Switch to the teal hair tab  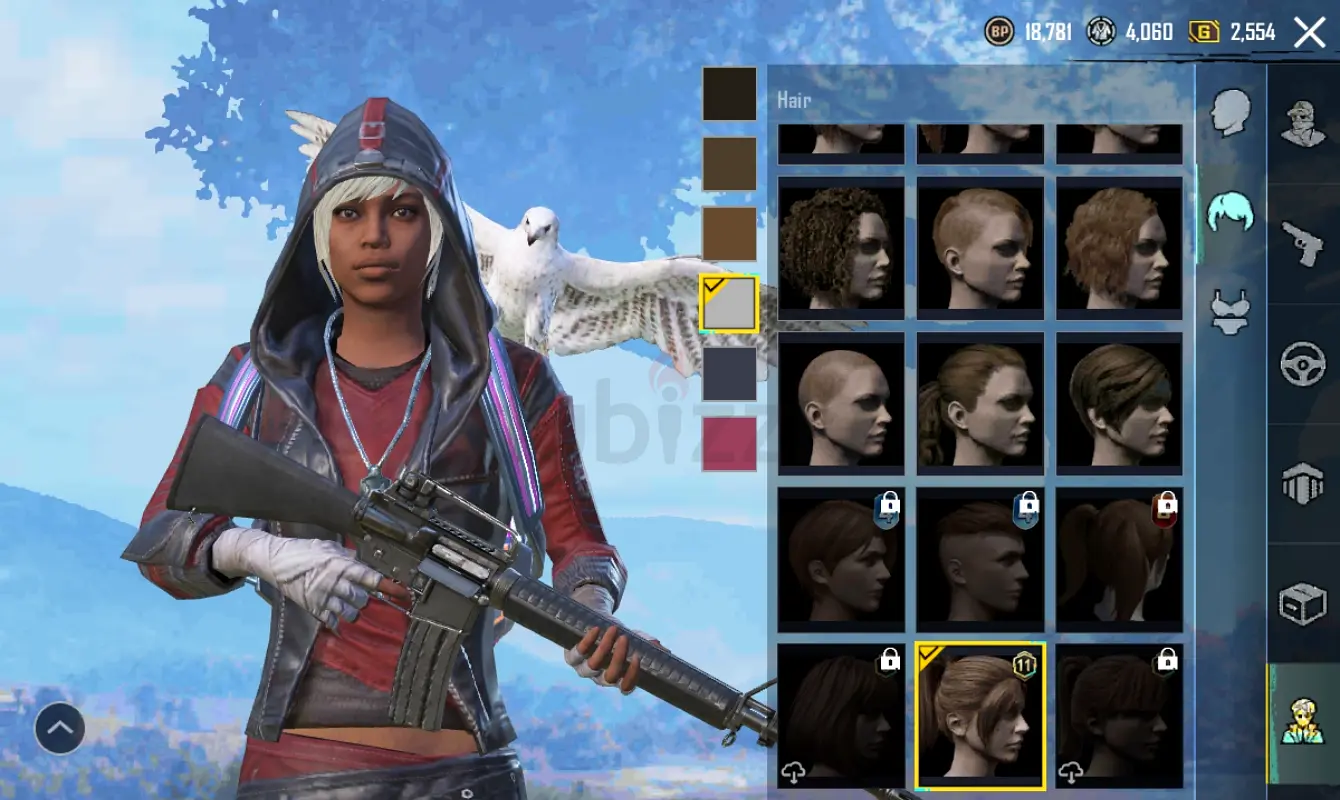coord(1230,210)
